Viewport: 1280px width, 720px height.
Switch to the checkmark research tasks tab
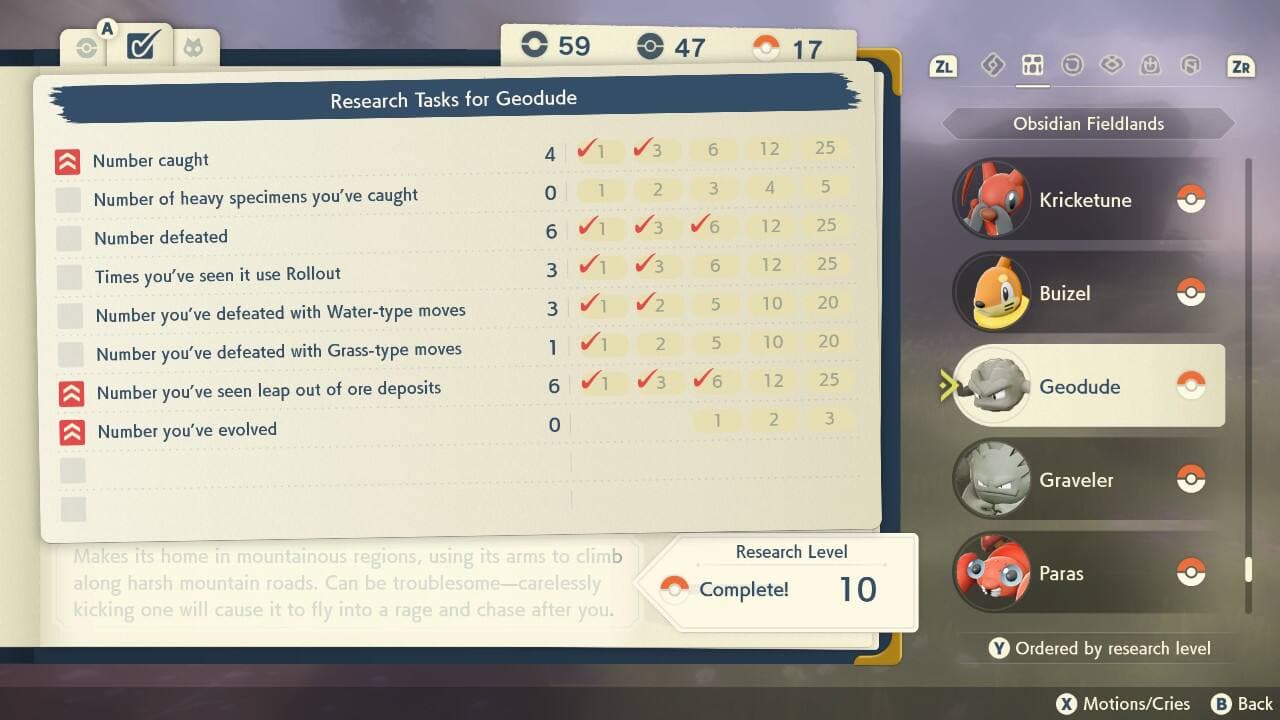140,44
